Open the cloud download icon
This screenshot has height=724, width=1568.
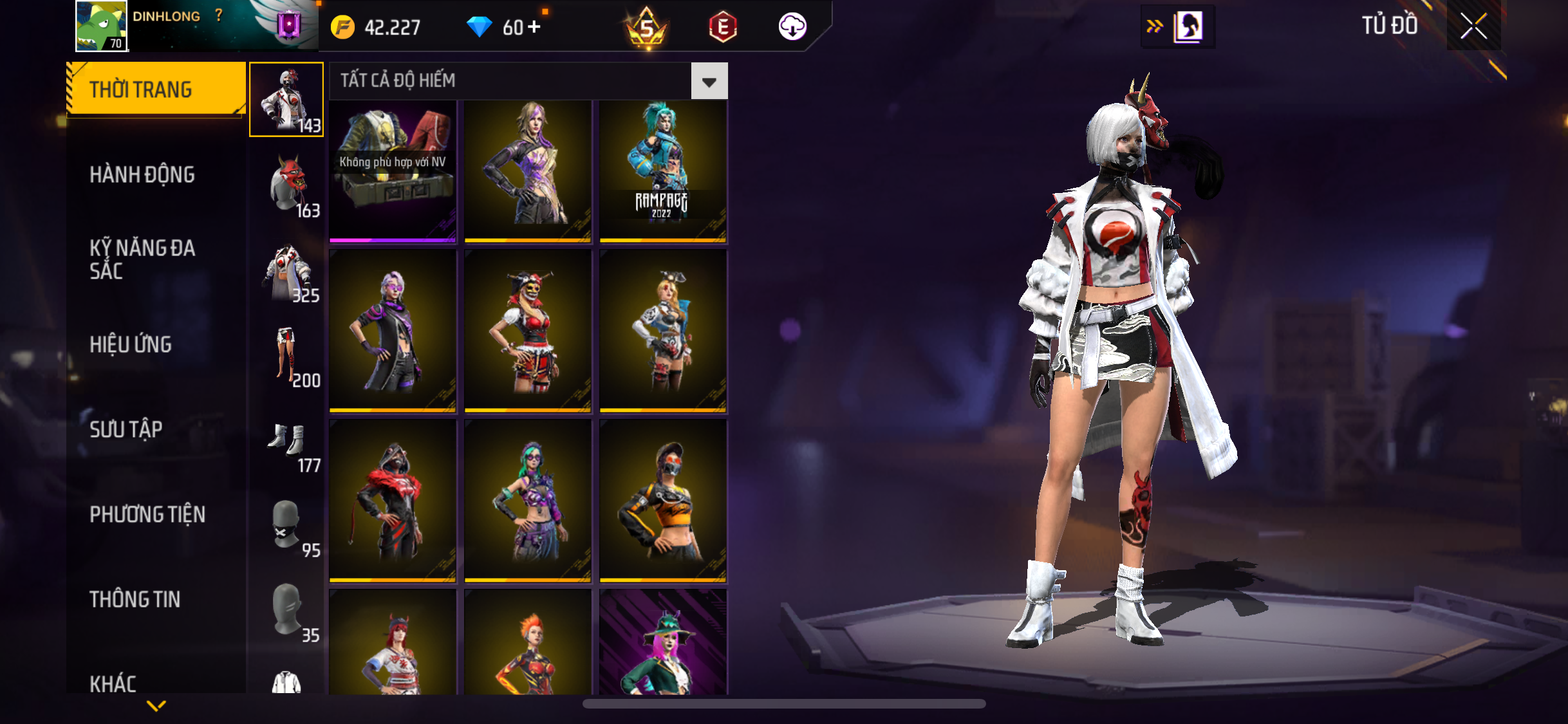(792, 27)
